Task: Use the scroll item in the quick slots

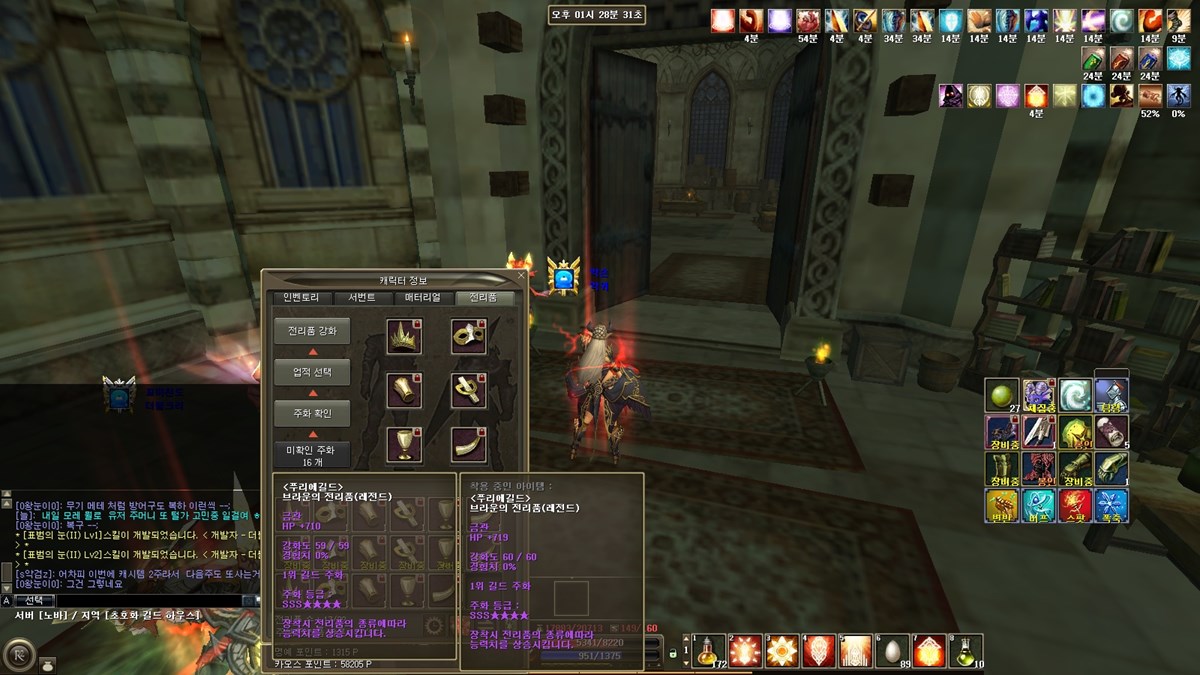Action: click(1112, 431)
